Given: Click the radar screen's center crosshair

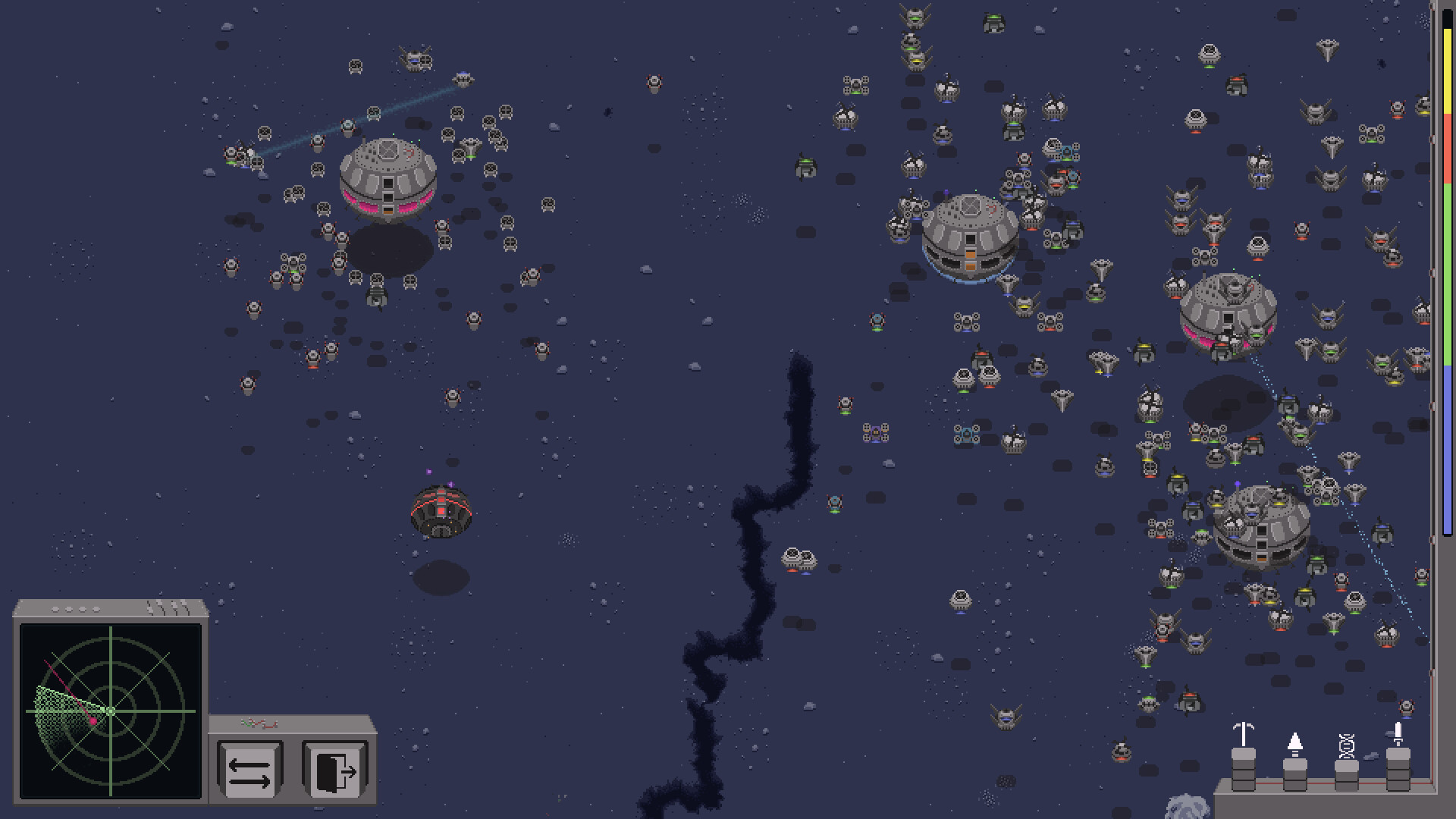Looking at the screenshot, I should click(x=111, y=711).
